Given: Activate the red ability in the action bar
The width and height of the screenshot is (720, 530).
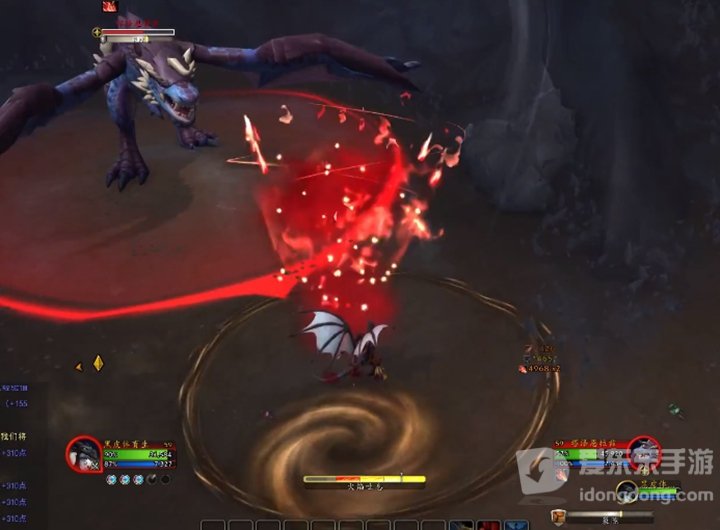Looking at the screenshot, I should tap(489, 524).
